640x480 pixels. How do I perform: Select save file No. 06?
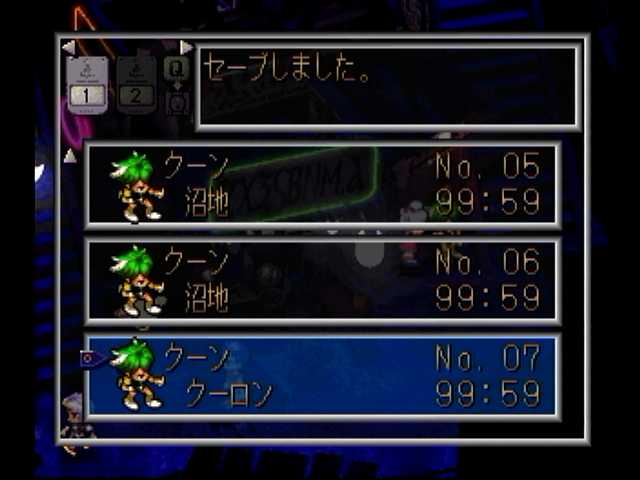pos(322,281)
